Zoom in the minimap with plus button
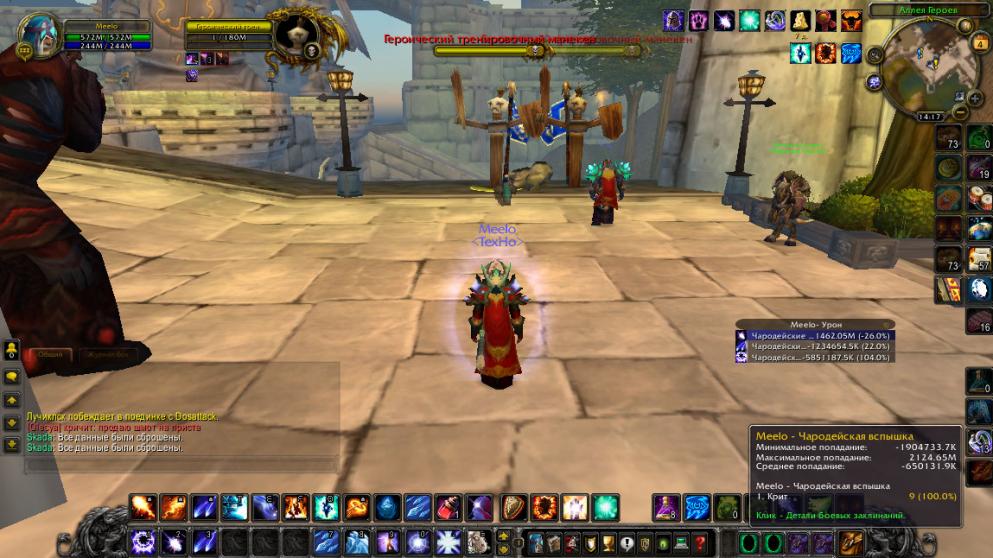The width and height of the screenshot is (993, 558). (977, 97)
